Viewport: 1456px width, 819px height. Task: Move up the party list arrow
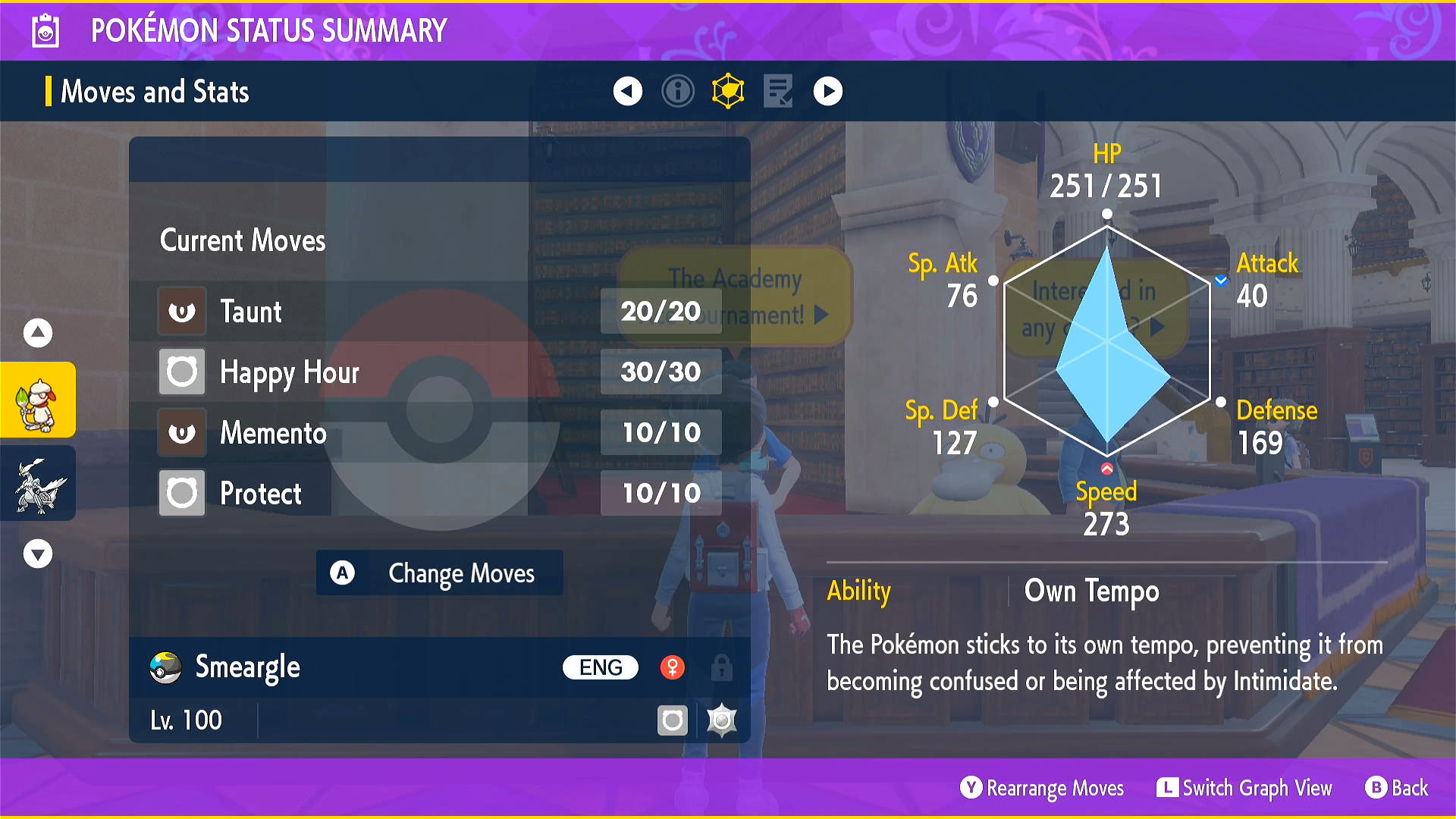(38, 332)
